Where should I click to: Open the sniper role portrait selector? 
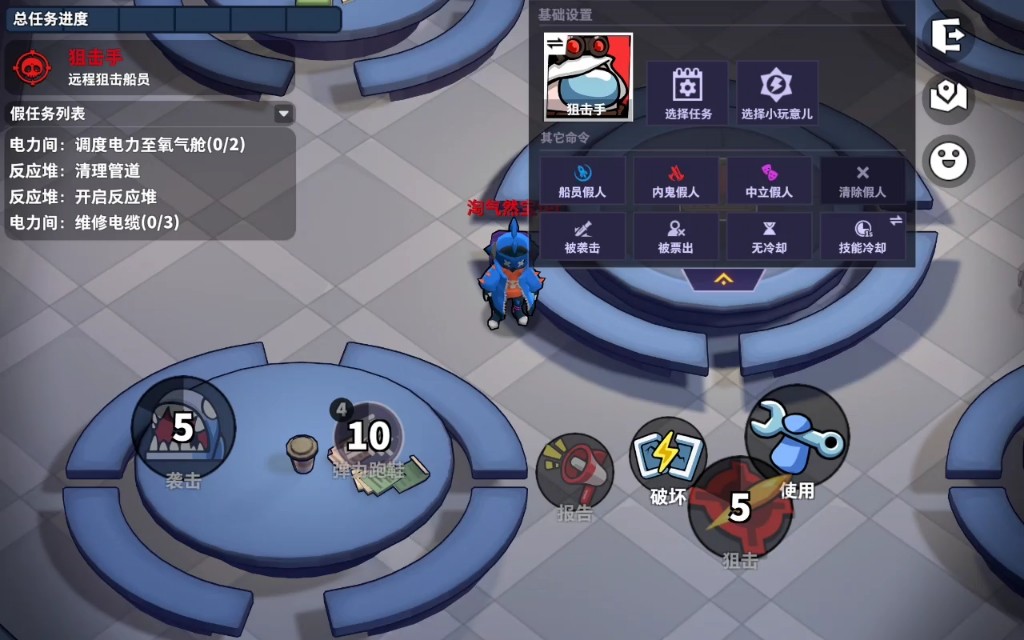click(588, 77)
